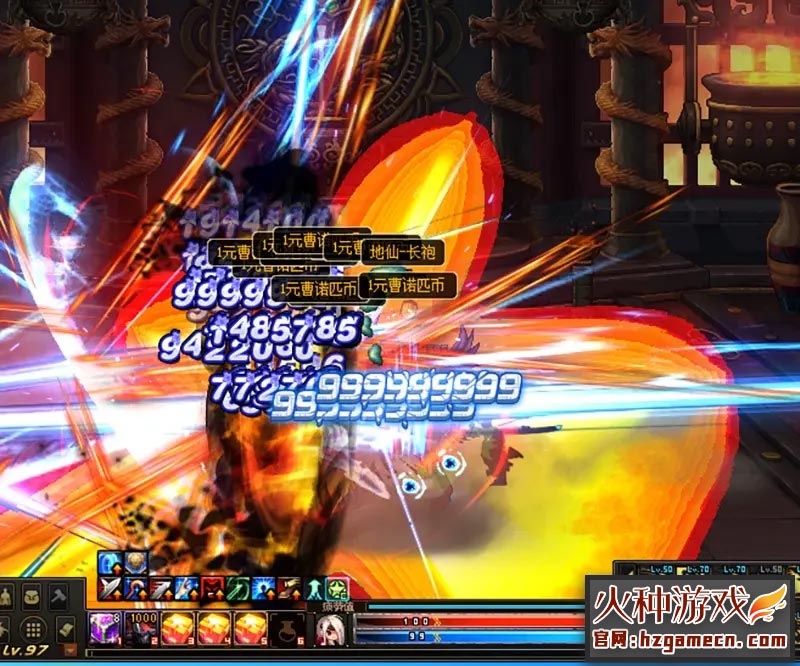Click the white-haired character portrait
Screen dimensions: 800x666
331,630
